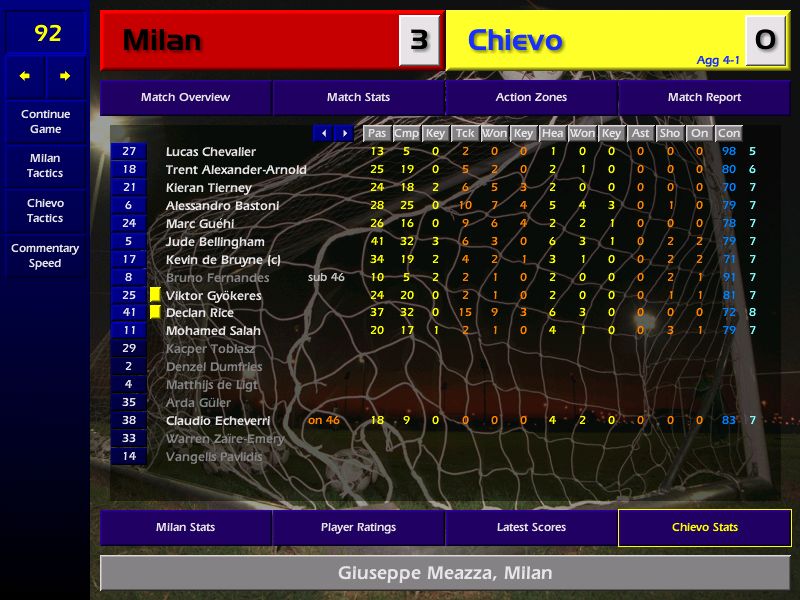
Task: Show the Match Stats tab
Action: (358, 98)
